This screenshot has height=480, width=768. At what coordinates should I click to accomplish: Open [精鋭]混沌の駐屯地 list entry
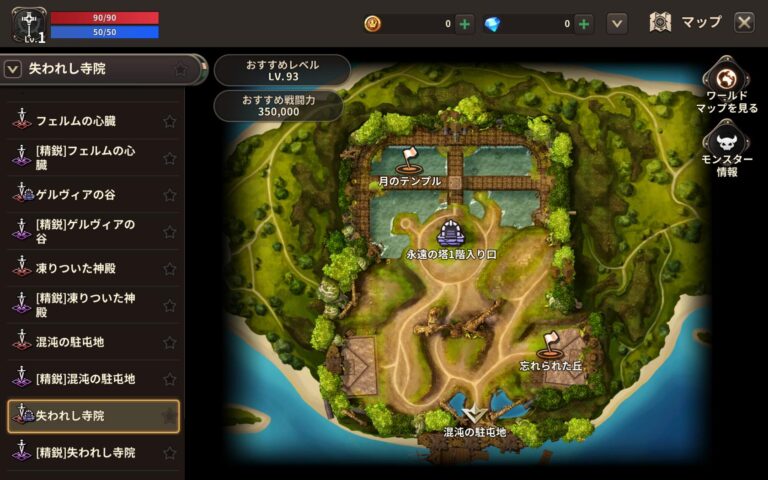click(x=84, y=379)
